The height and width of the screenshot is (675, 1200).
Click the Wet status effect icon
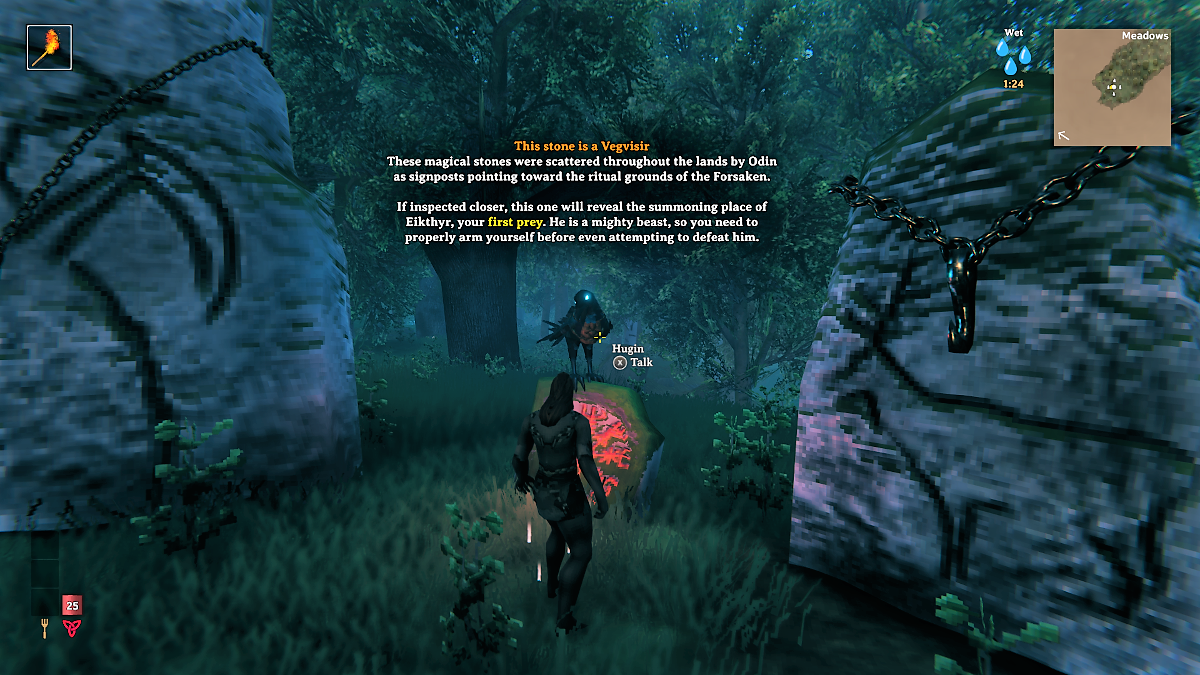[1014, 57]
